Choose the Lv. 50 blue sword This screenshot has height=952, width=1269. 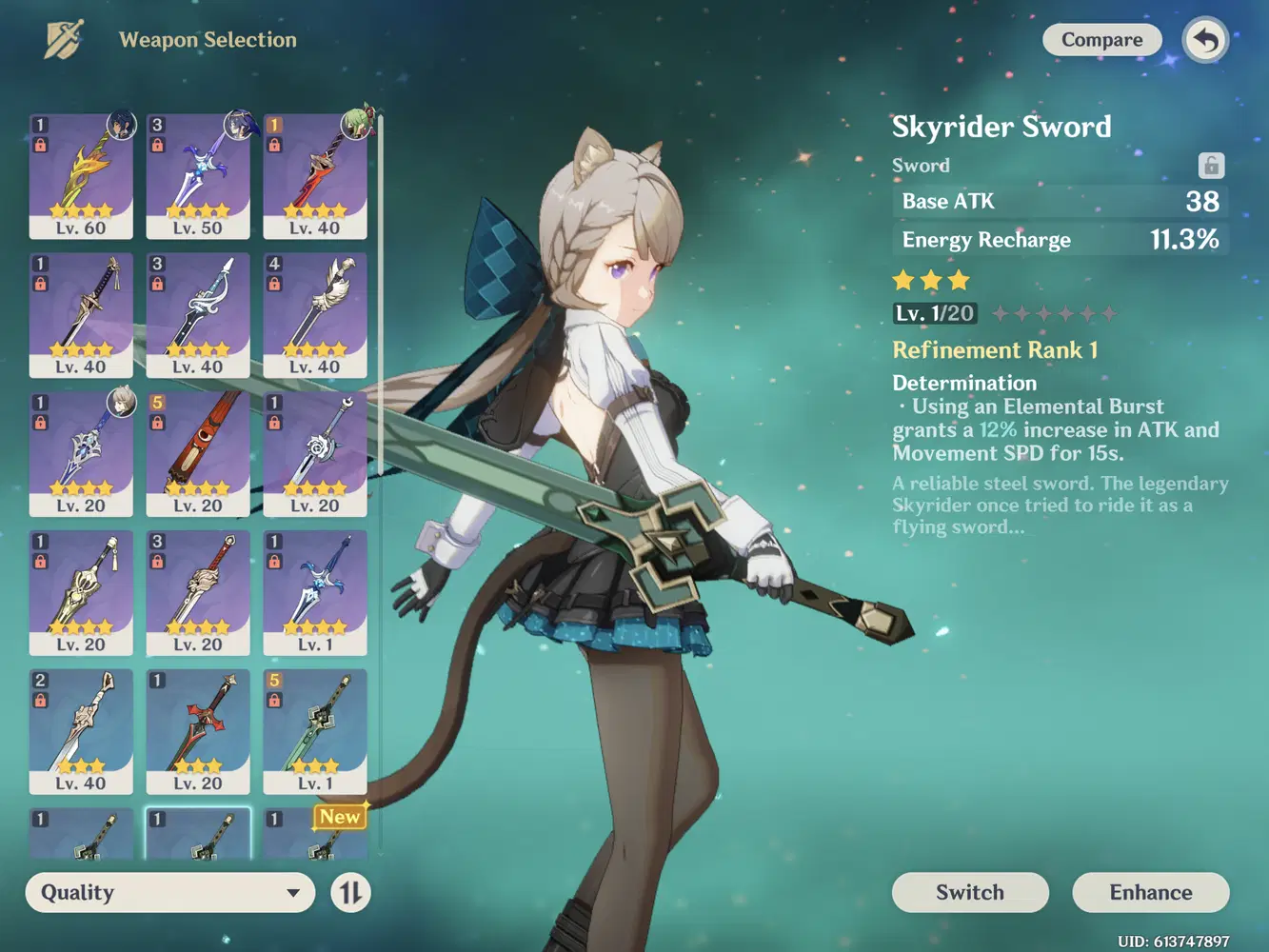point(198,175)
